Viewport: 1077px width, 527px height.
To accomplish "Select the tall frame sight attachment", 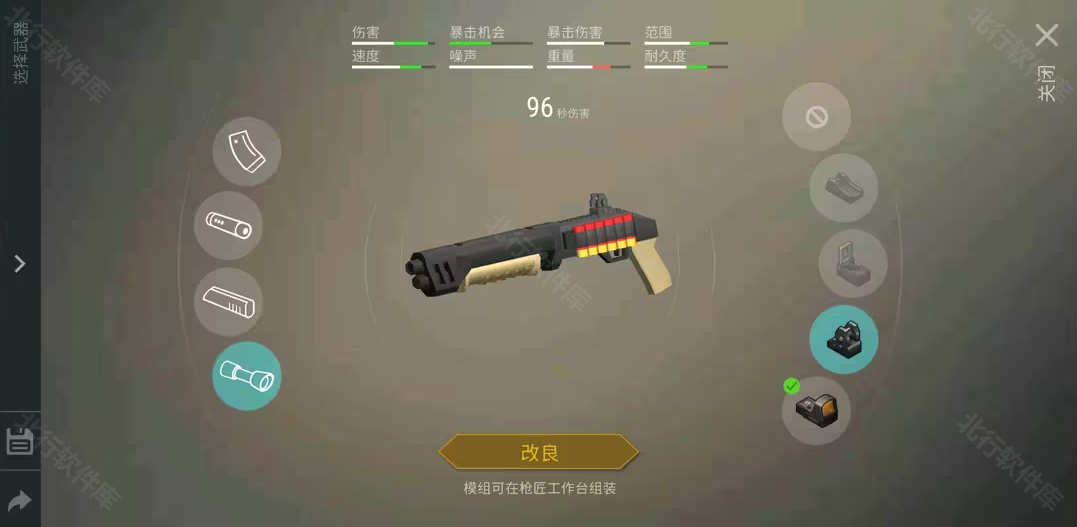I will point(852,263).
